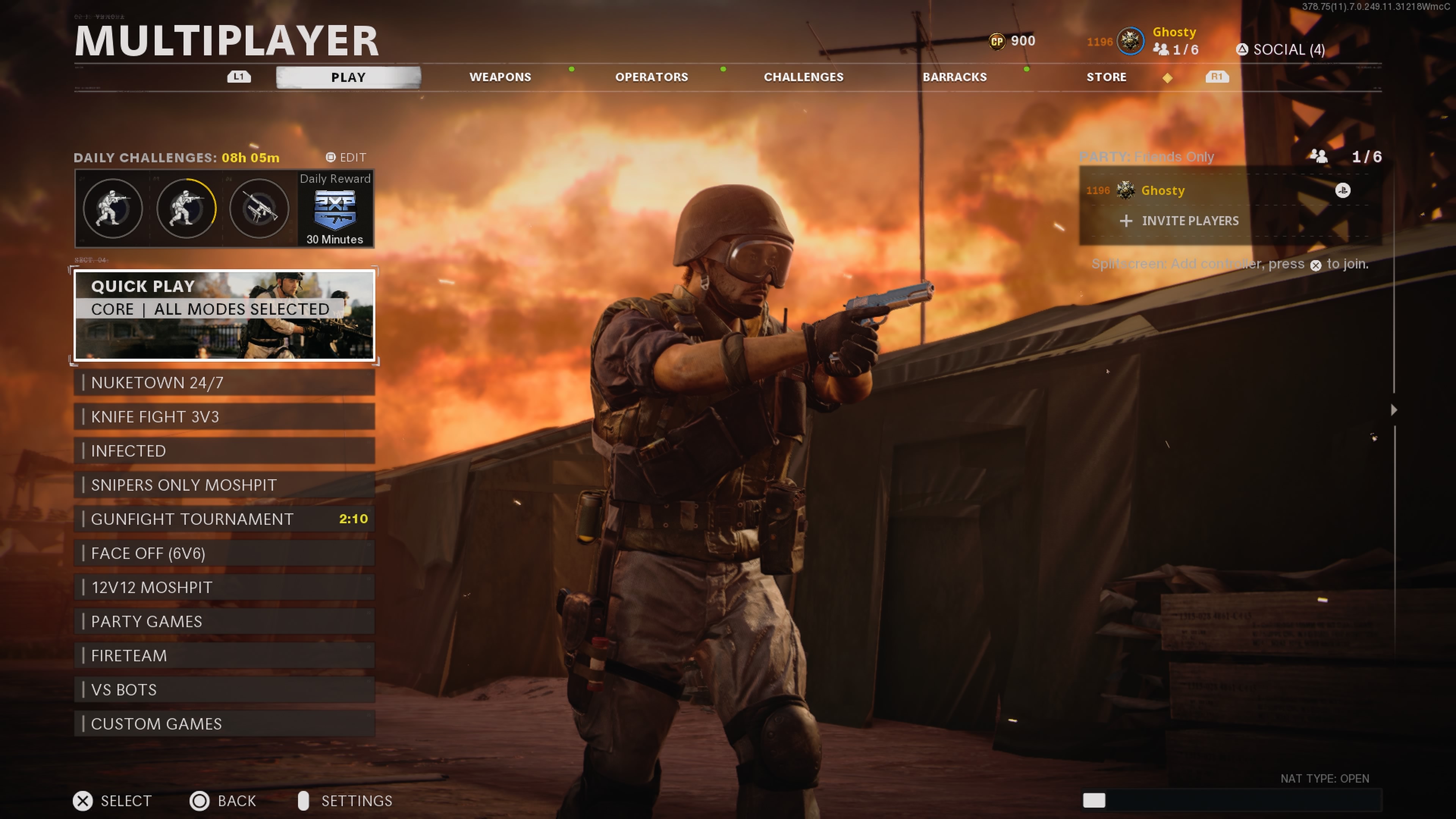Open the Weapons tab
This screenshot has width=1456, height=819.
pos(500,77)
